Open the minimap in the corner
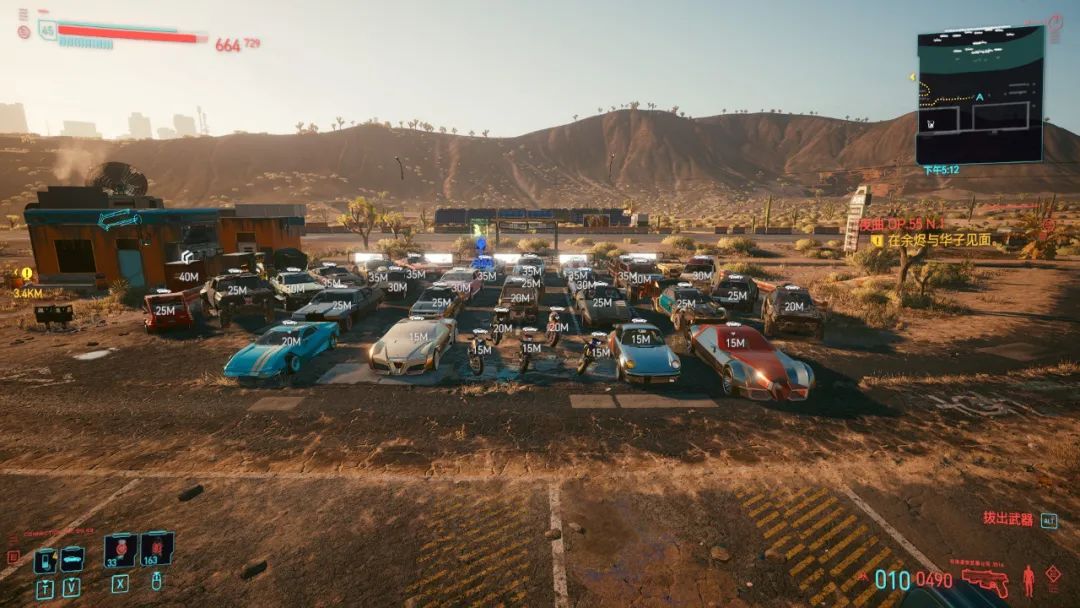 (980, 95)
